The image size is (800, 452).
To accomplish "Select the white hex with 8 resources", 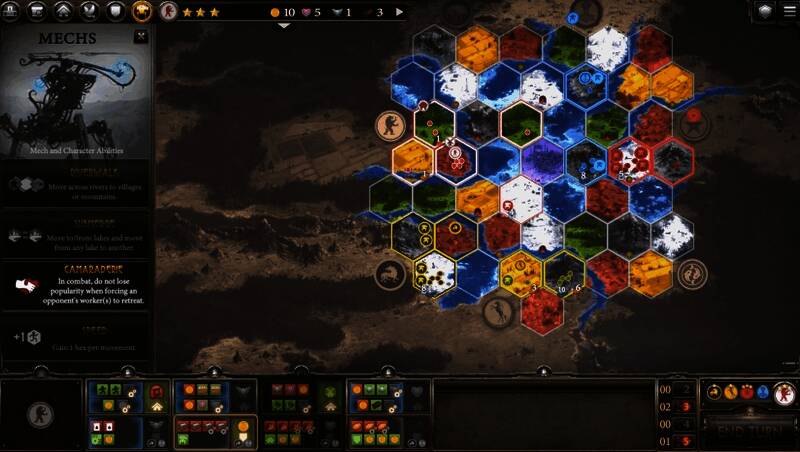I will click(434, 273).
